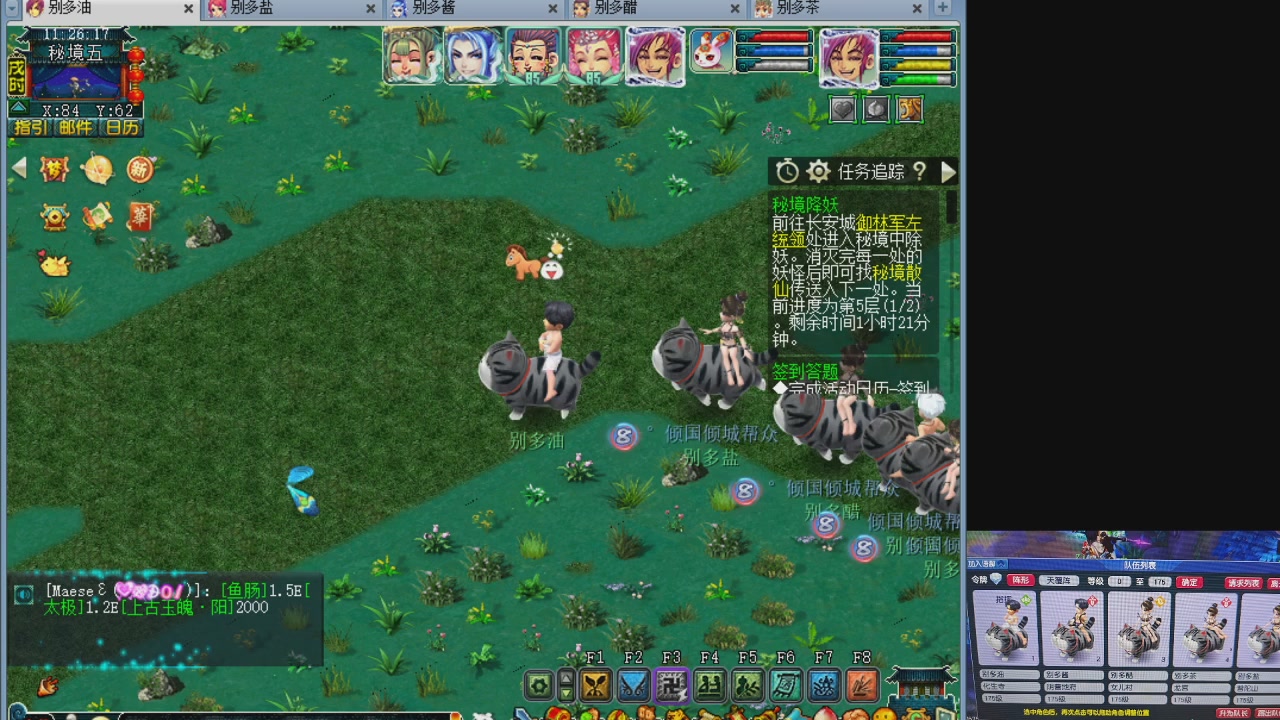The height and width of the screenshot is (720, 1280).
Task: Select the F1 skill icon on the hotkey bar
Action: pos(595,685)
